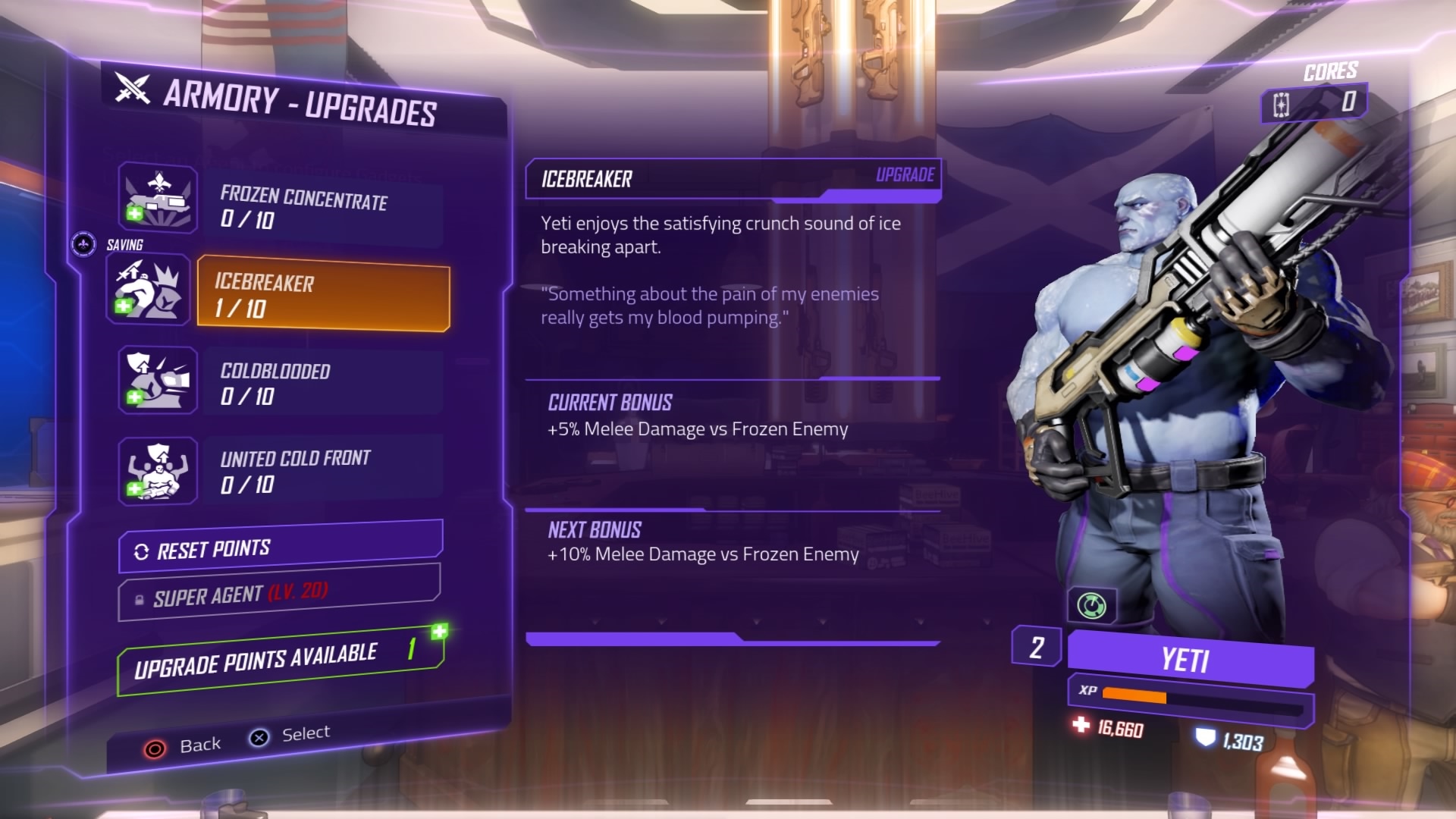Screen dimensions: 1456x819
Task: Click the green circular icon above Yeti's name
Action: tap(1091, 606)
